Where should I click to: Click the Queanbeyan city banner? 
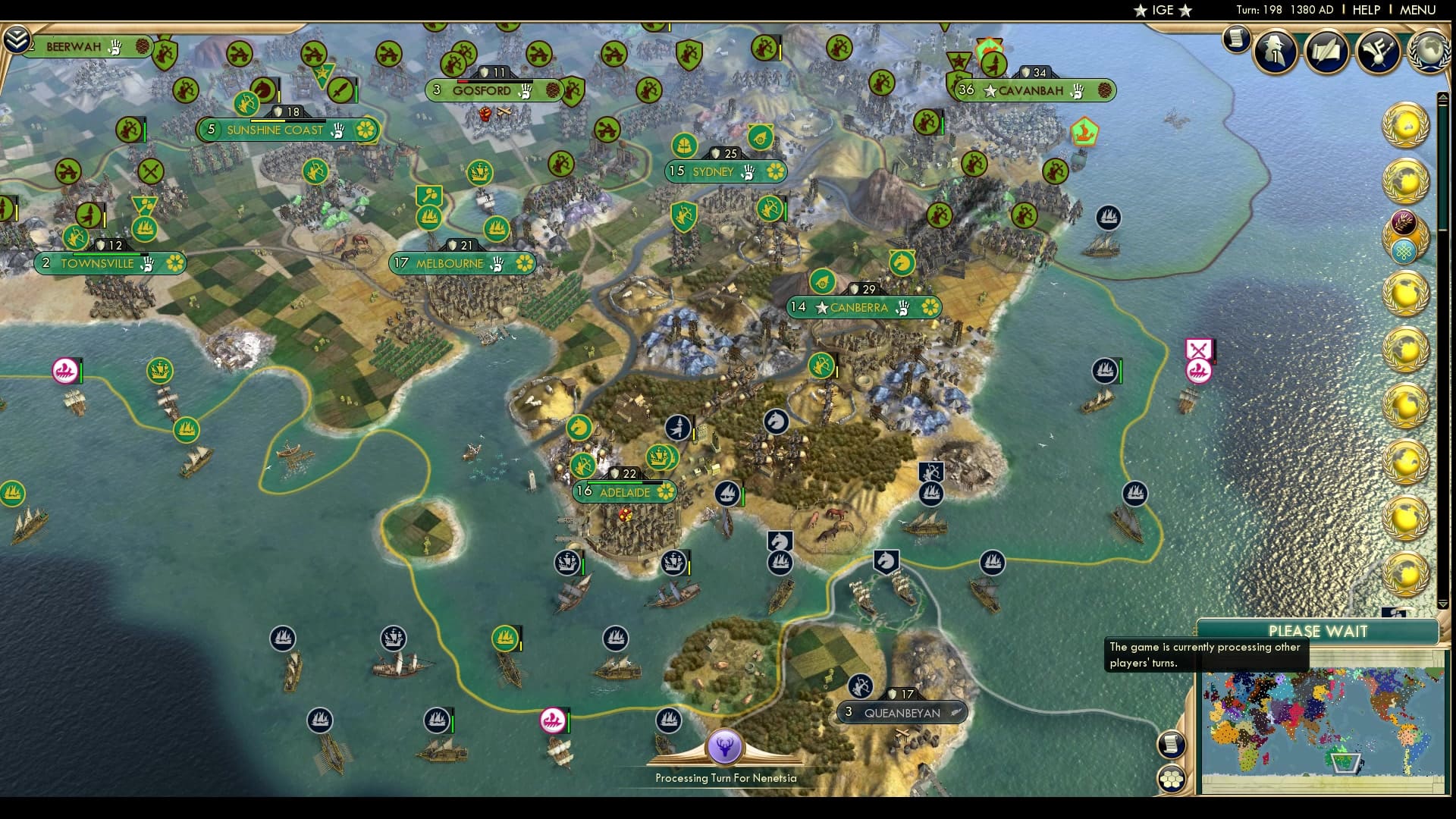click(x=902, y=712)
